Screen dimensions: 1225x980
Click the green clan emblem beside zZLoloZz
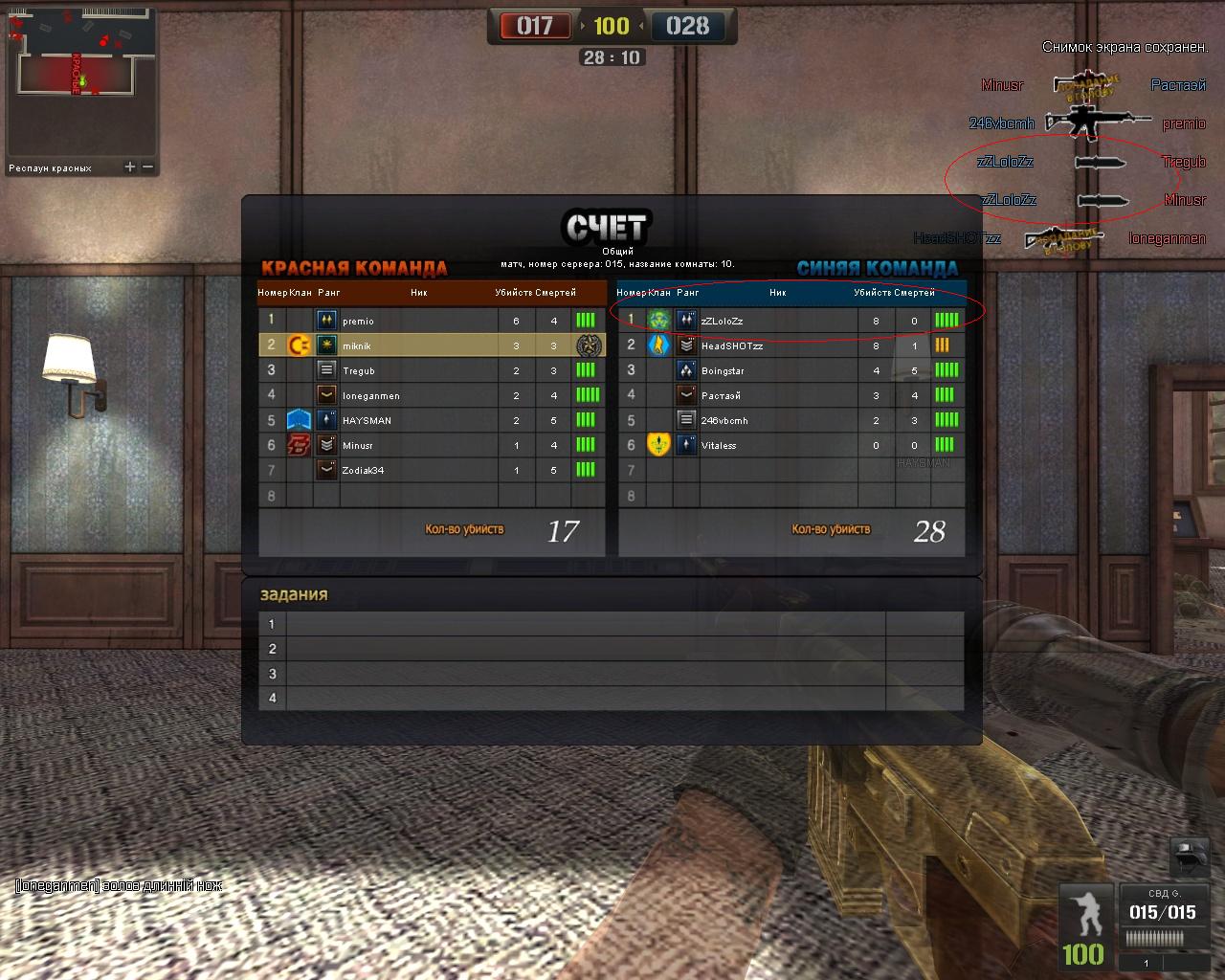coord(658,321)
